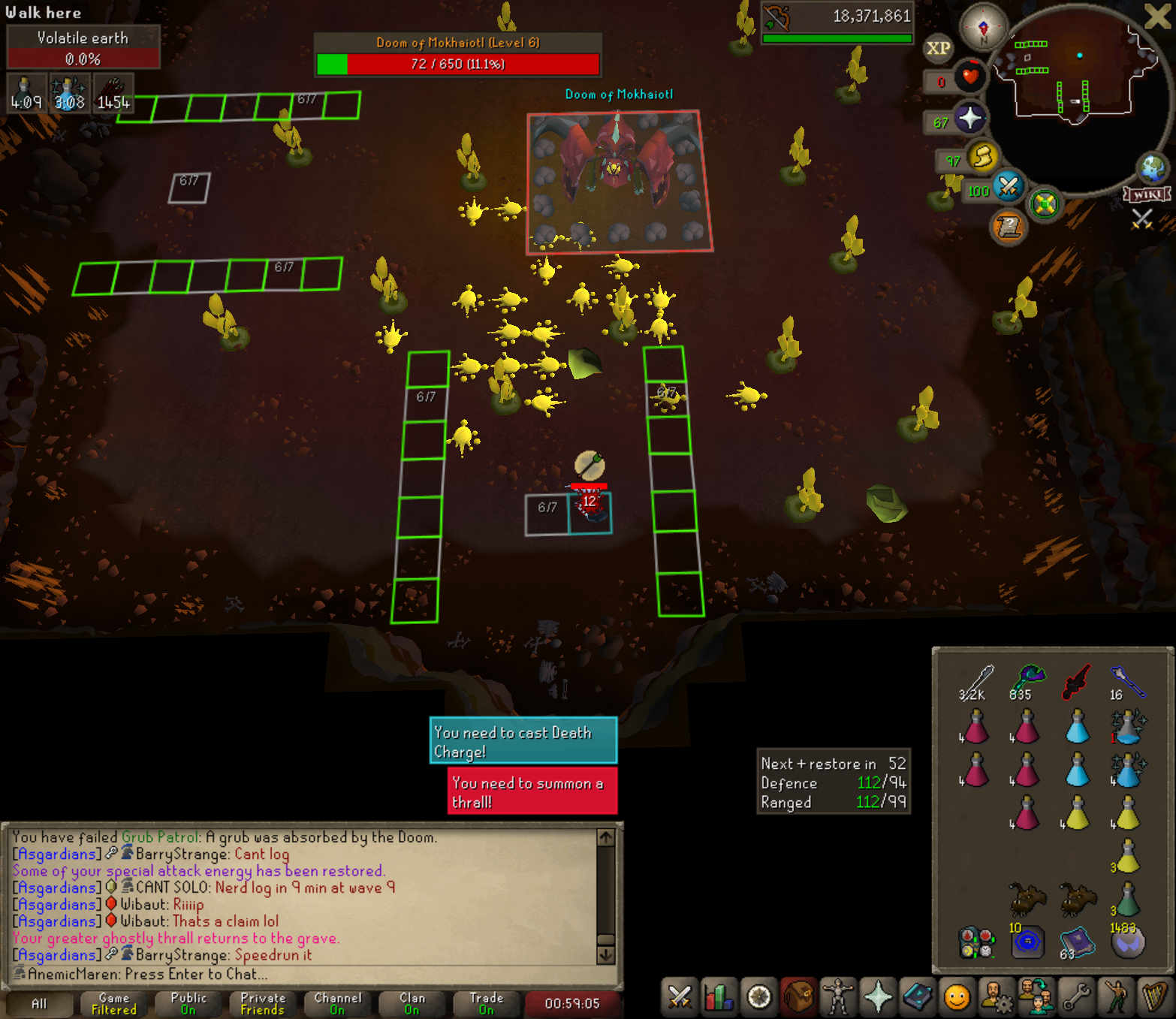Screen dimensions: 1176x1019
Task: Open the spellbook tab
Action: point(917,998)
